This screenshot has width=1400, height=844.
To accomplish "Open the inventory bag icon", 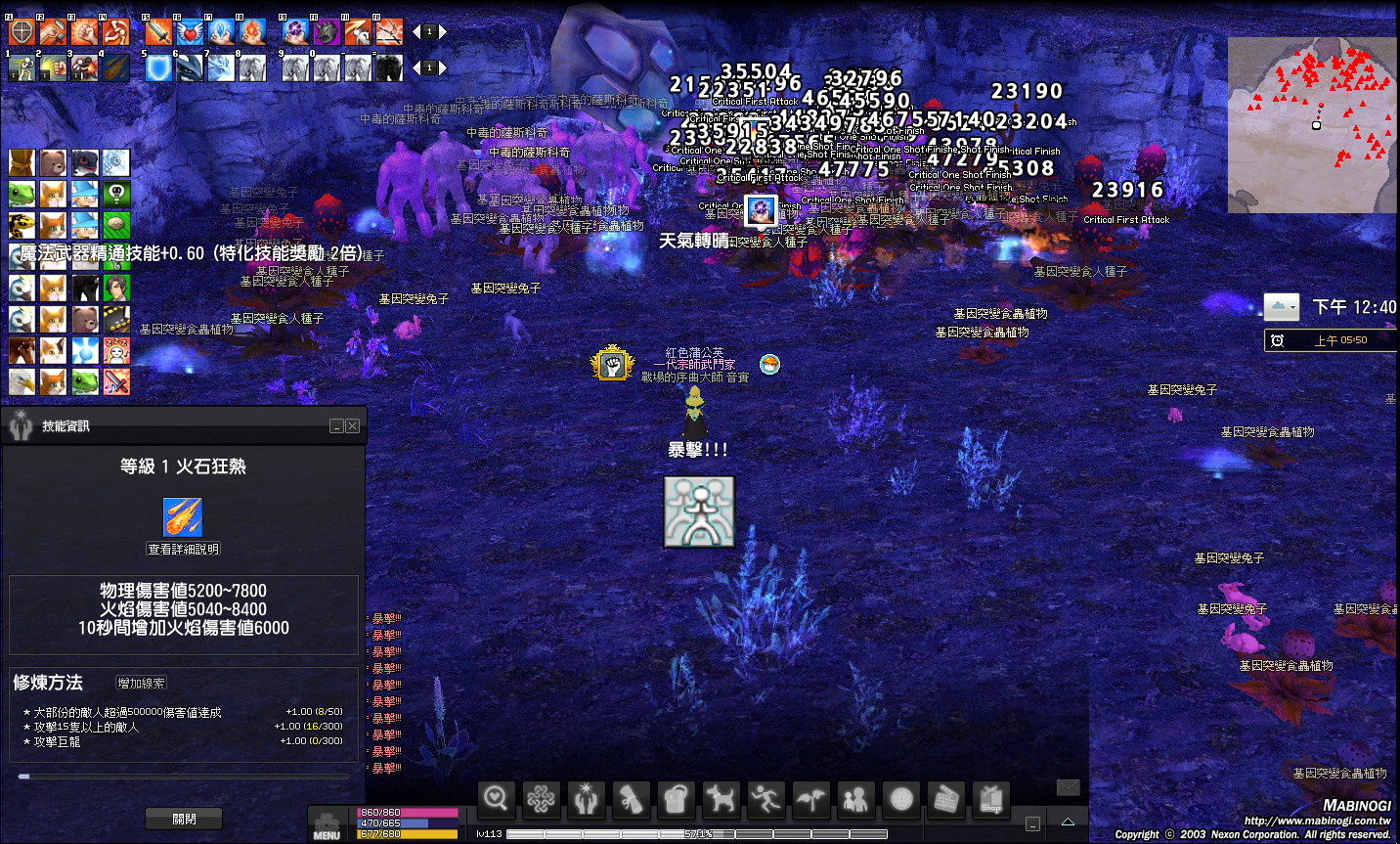I will coord(676,799).
